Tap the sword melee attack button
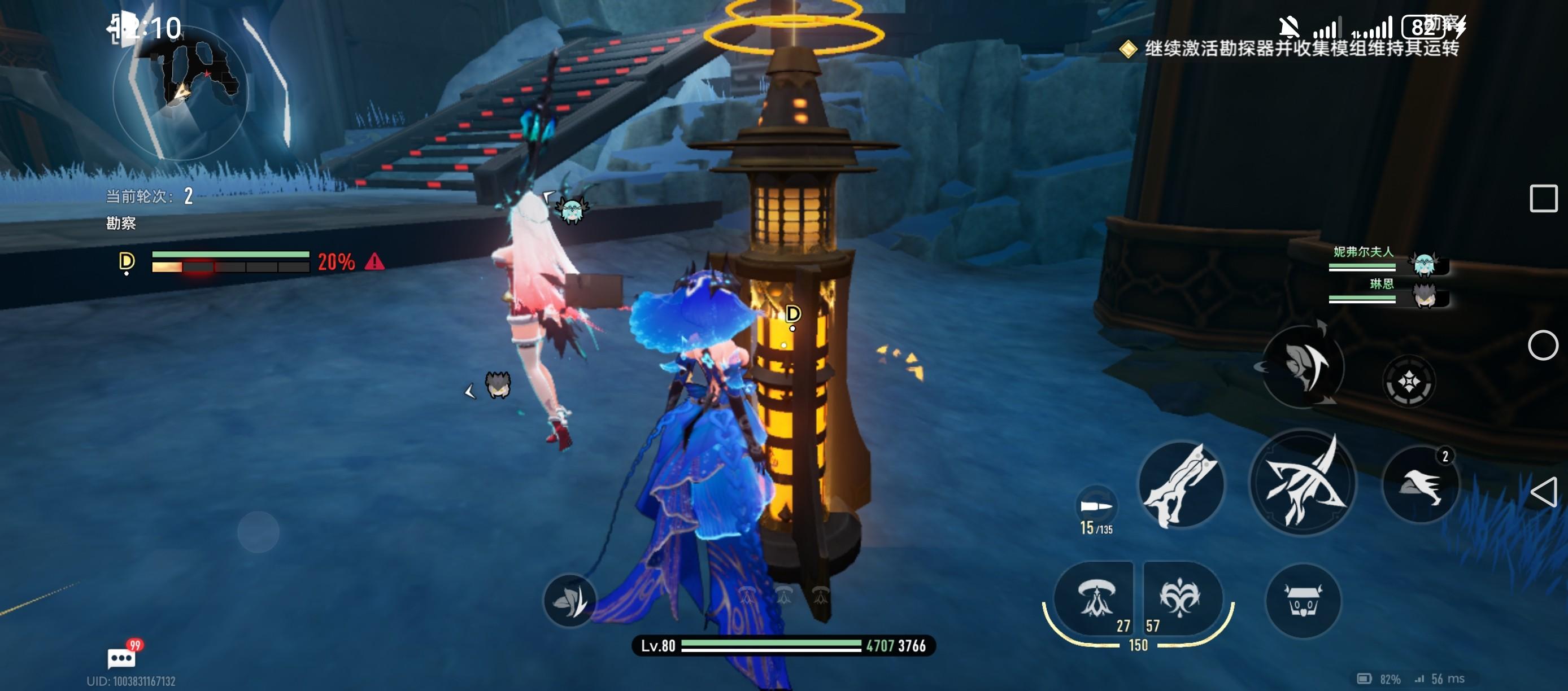Viewport: 1568px width, 691px height. [1181, 484]
